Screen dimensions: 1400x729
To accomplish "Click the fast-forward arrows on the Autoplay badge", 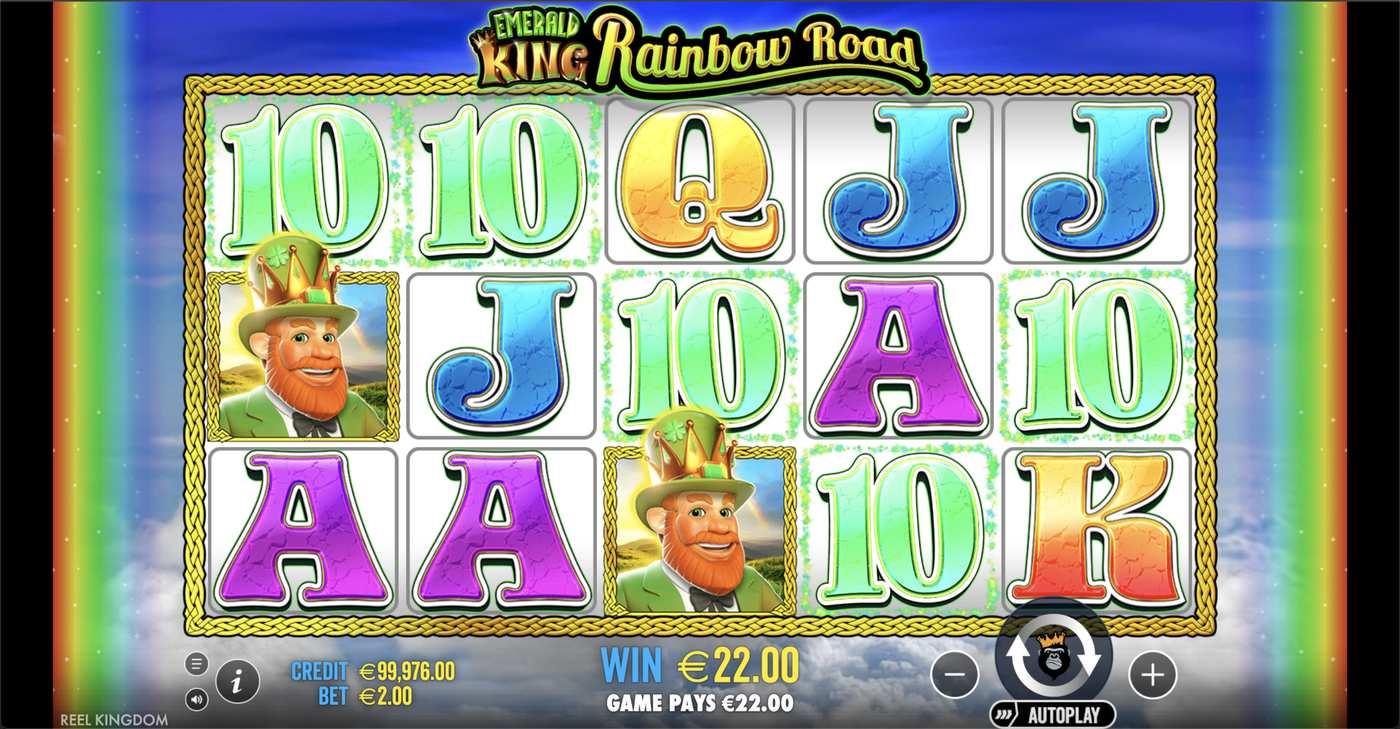I will click(x=1003, y=715).
